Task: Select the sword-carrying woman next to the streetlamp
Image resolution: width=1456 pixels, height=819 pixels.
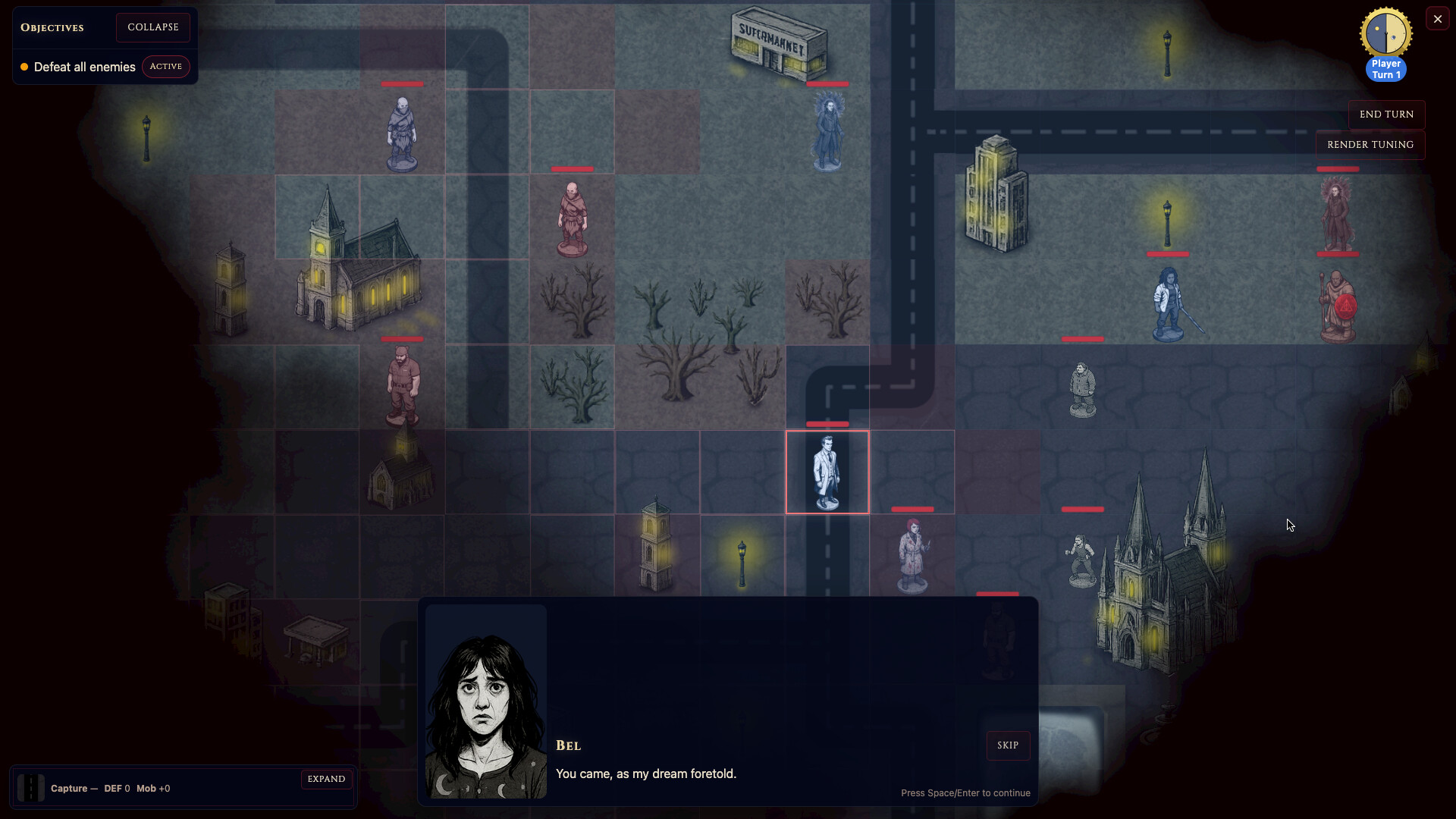Action: (x=1169, y=303)
